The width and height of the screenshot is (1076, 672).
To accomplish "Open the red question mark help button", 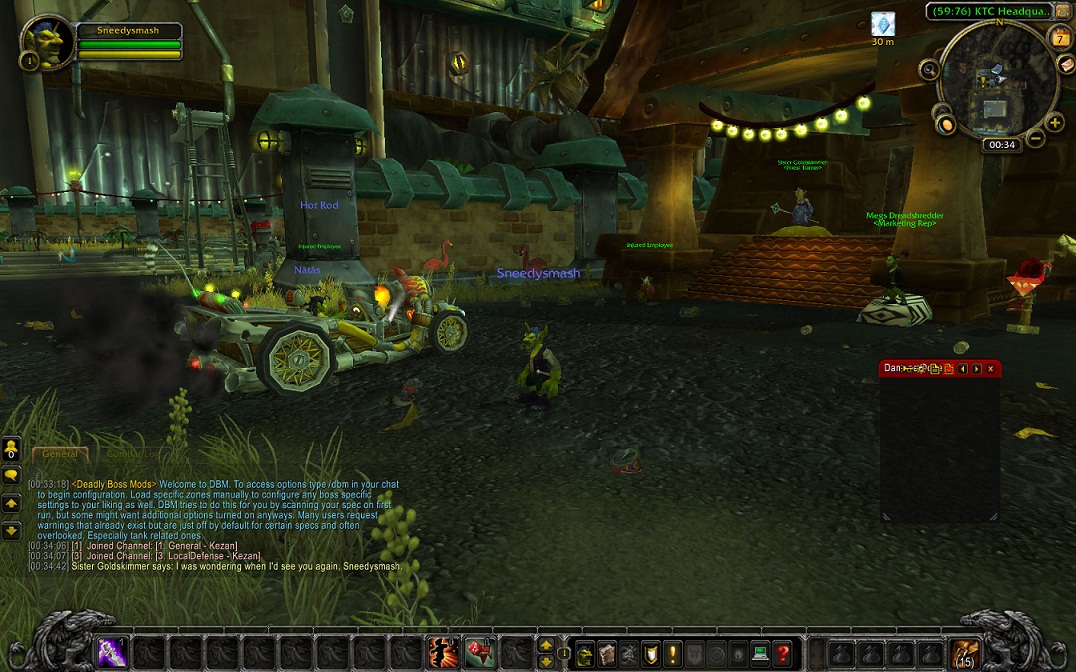I will (783, 652).
